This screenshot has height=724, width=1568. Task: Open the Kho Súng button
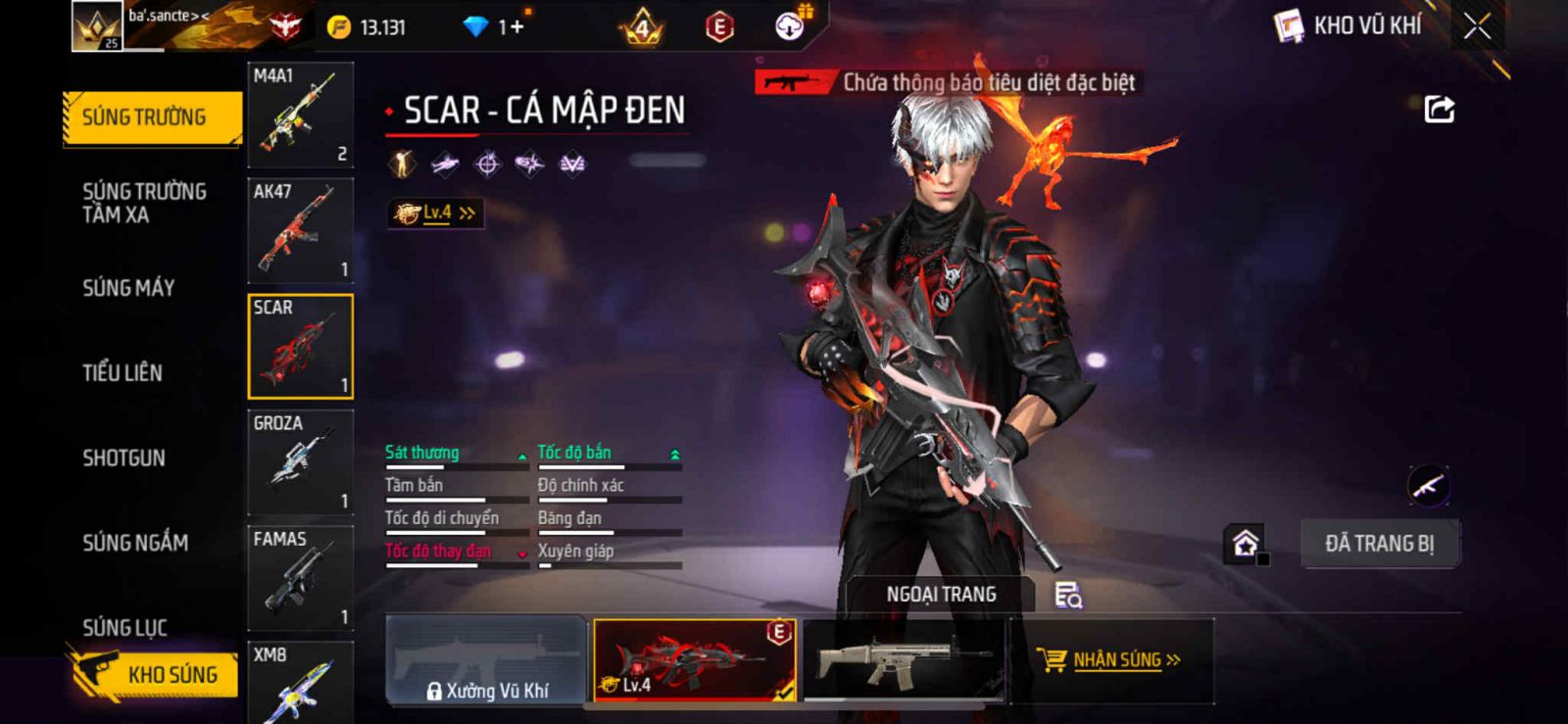(x=157, y=674)
